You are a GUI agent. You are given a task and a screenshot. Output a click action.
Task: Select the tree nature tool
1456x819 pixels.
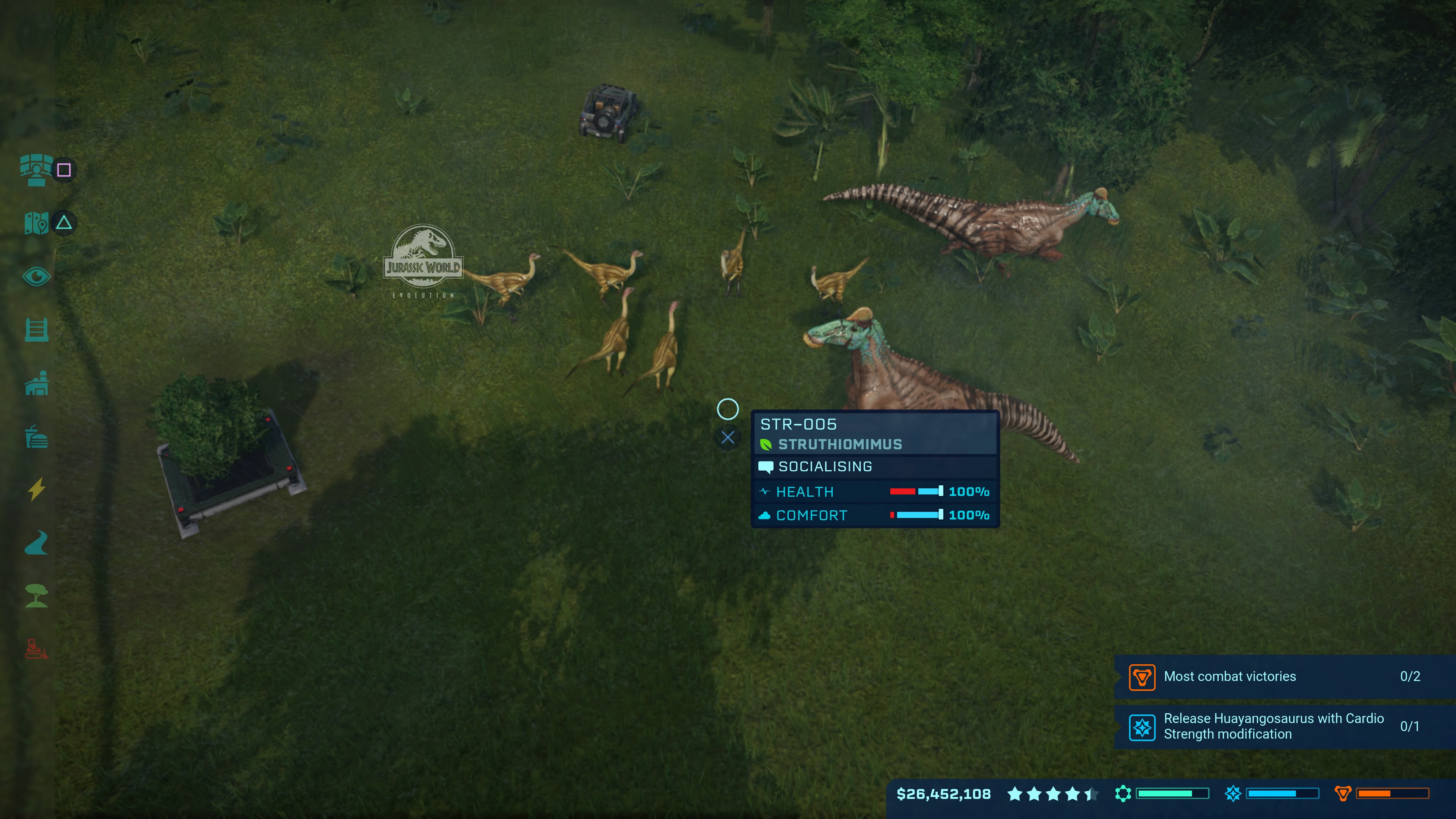pos(36,596)
